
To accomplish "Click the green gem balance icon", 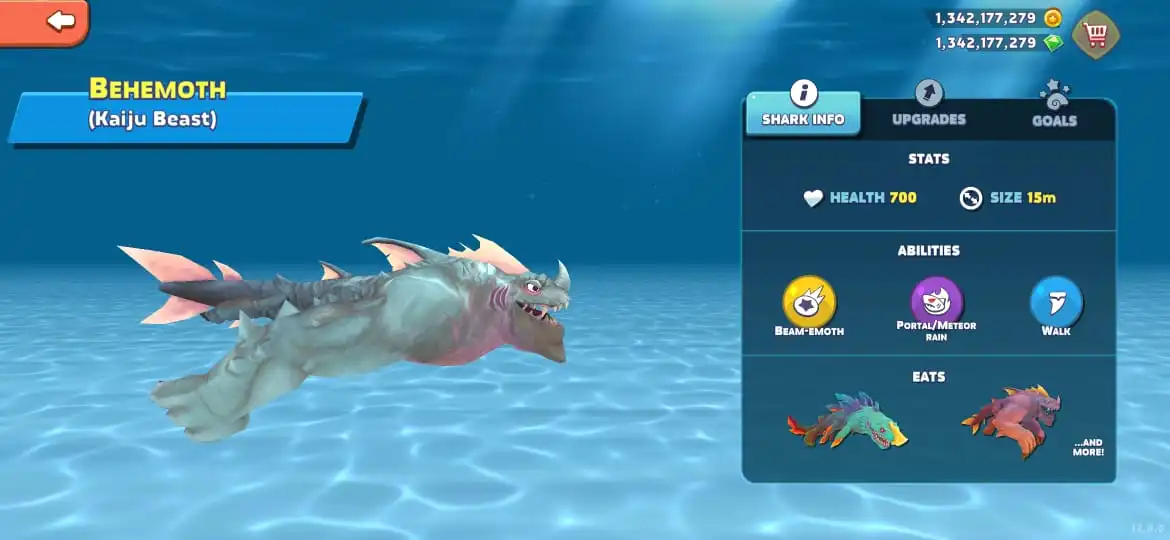I will [1052, 43].
